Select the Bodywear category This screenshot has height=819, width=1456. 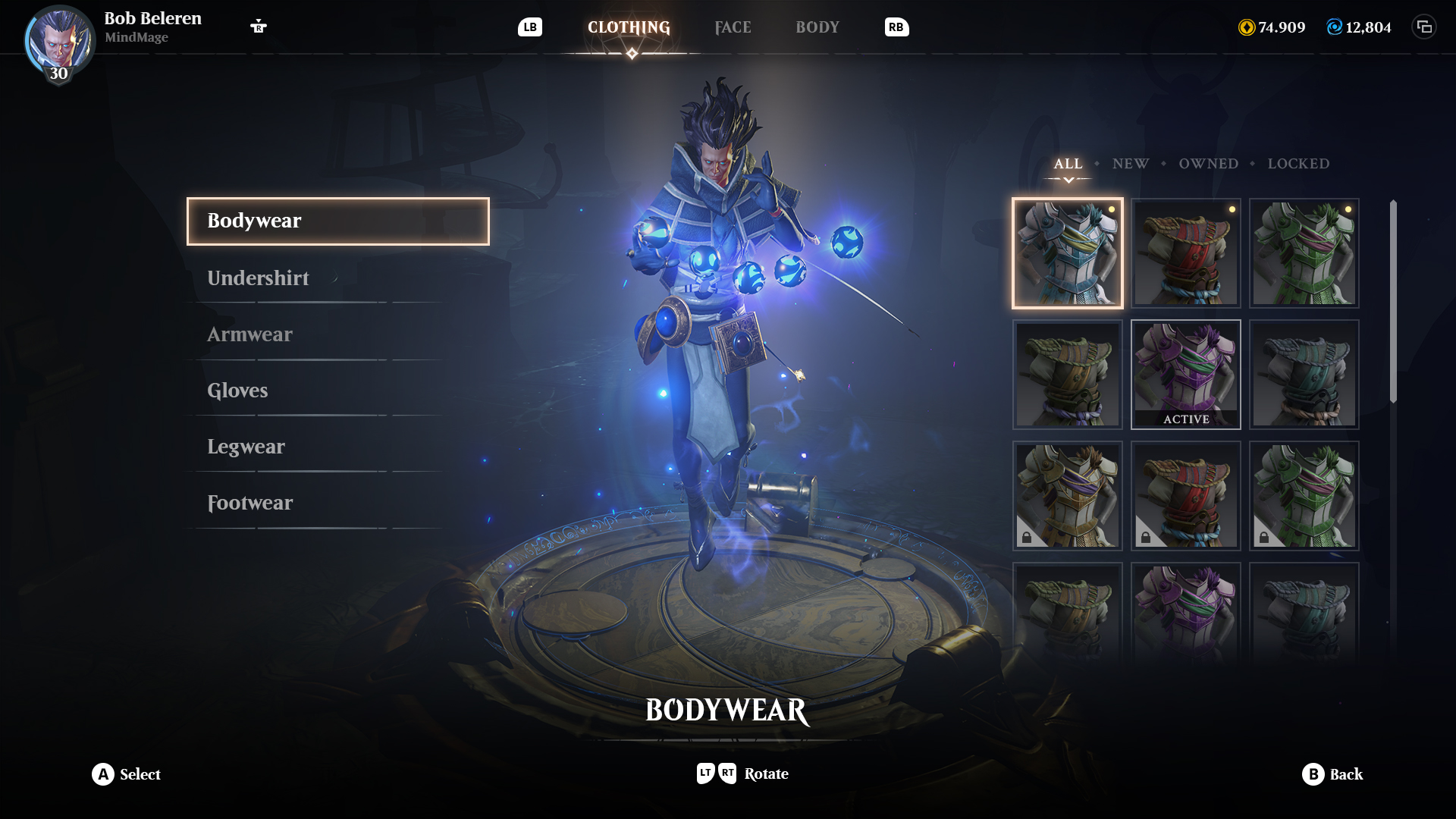[x=337, y=221]
